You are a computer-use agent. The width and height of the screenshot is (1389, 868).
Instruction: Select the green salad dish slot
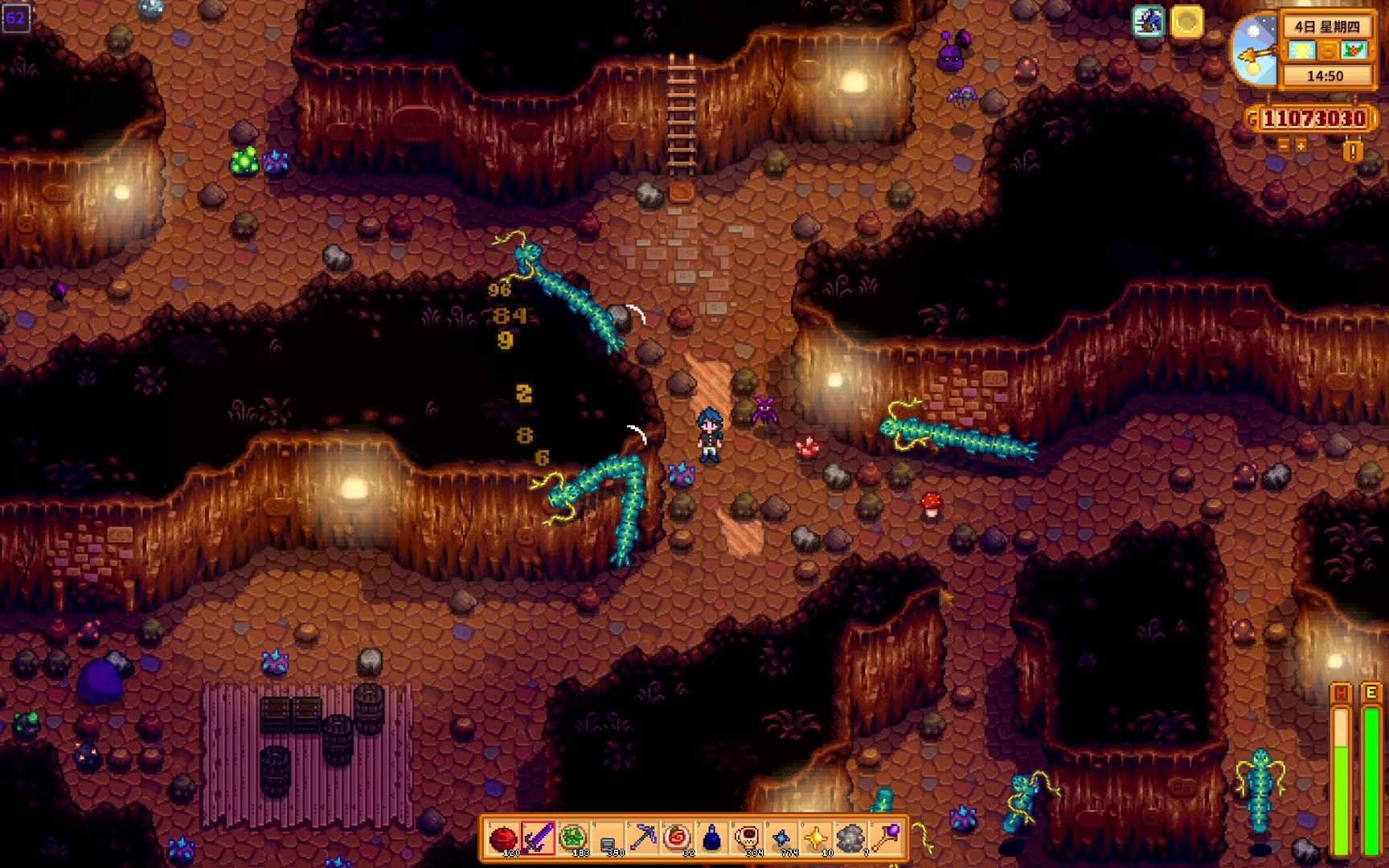tap(573, 838)
